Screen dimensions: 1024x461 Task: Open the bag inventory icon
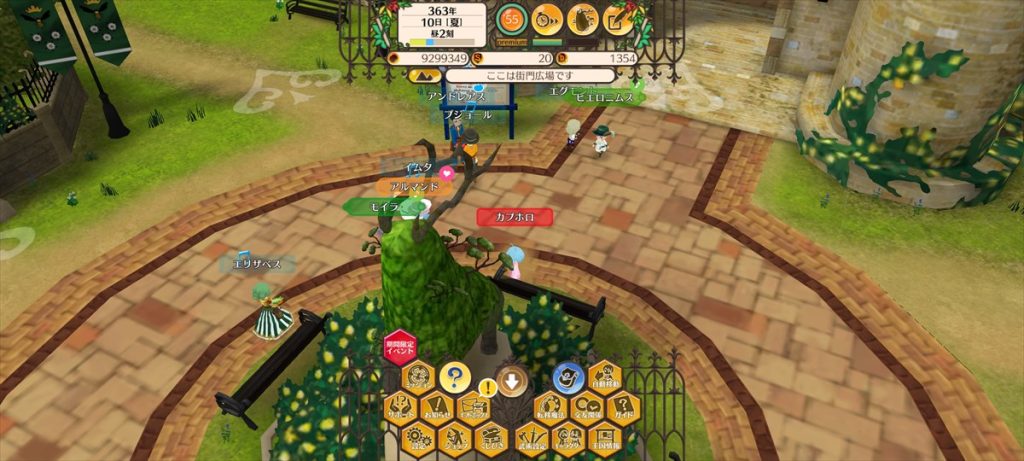pos(582,19)
